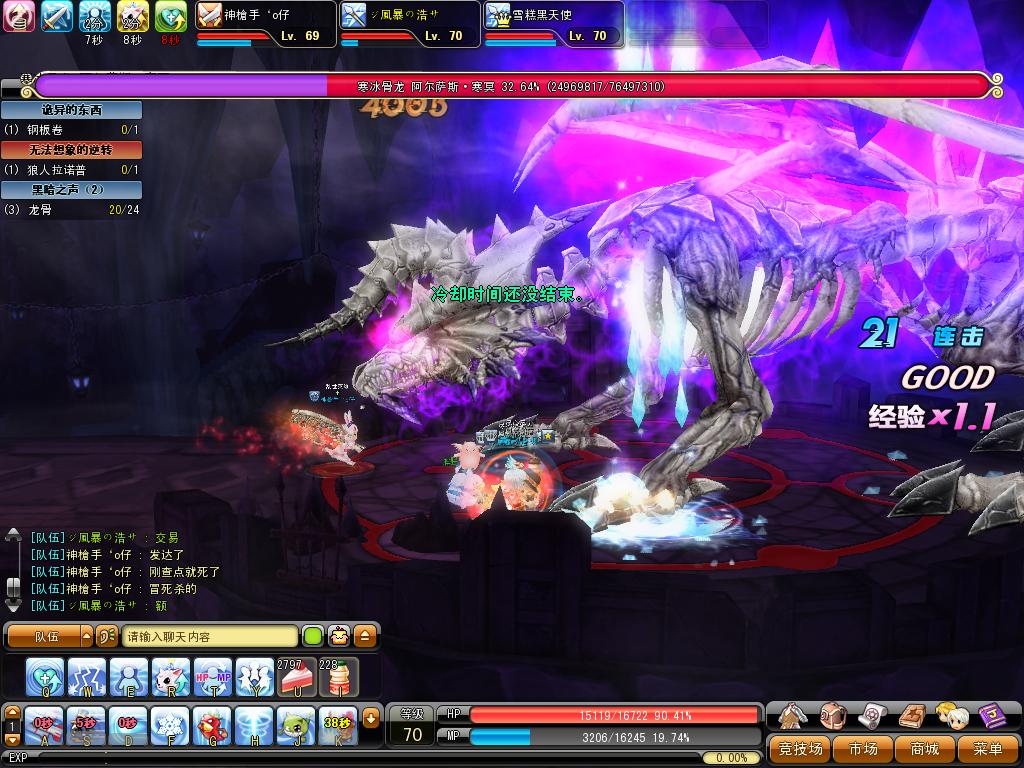This screenshot has width=1024, height=768.
Task: Activate the red bird skill on G
Action: (213, 726)
